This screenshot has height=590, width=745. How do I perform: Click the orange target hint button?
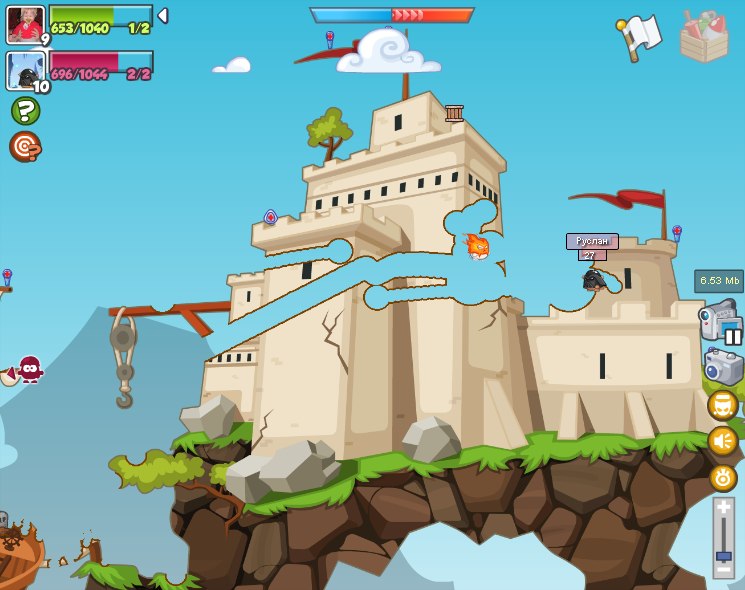(x=25, y=147)
